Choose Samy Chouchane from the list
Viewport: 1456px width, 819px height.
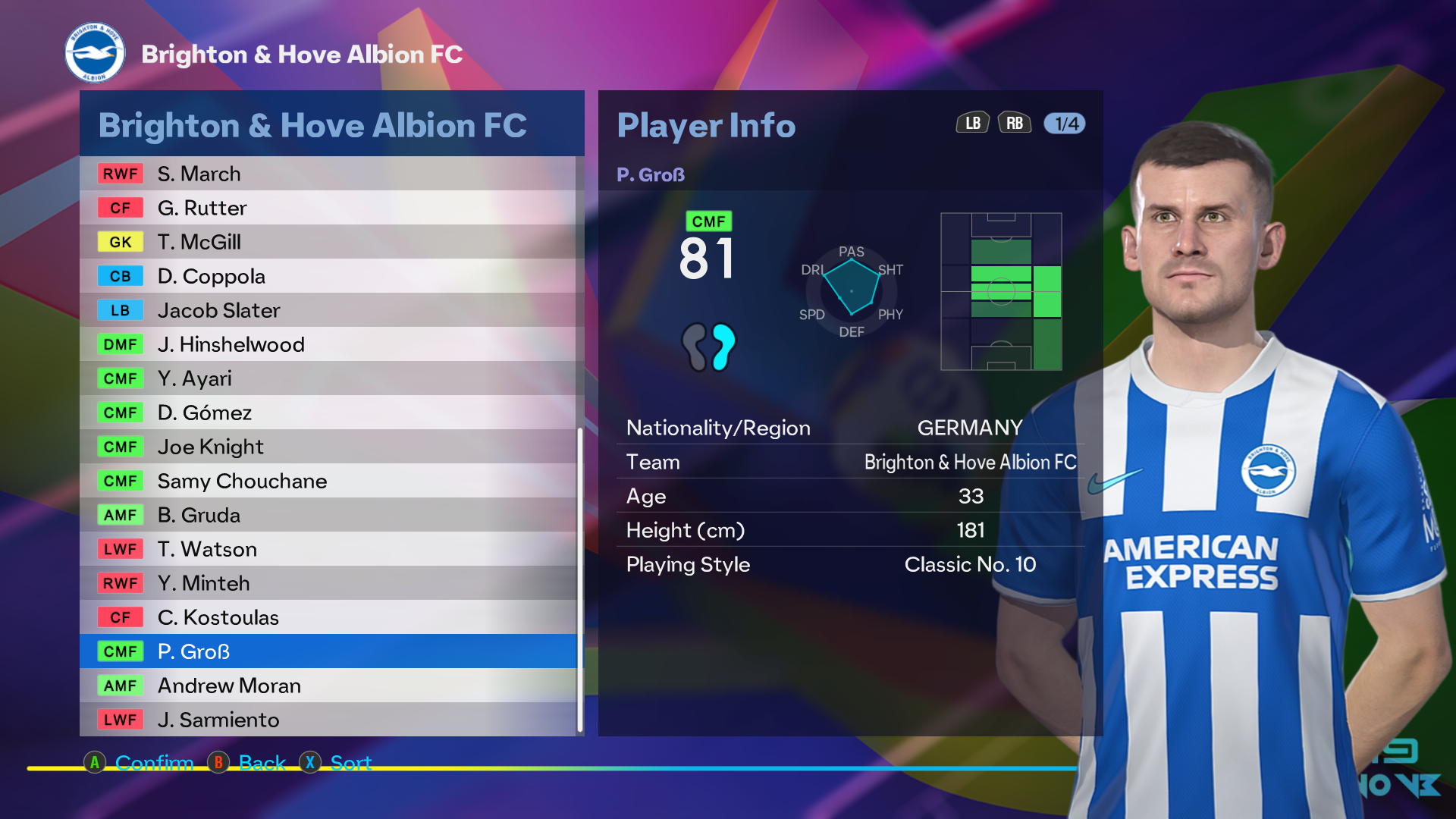click(x=328, y=481)
